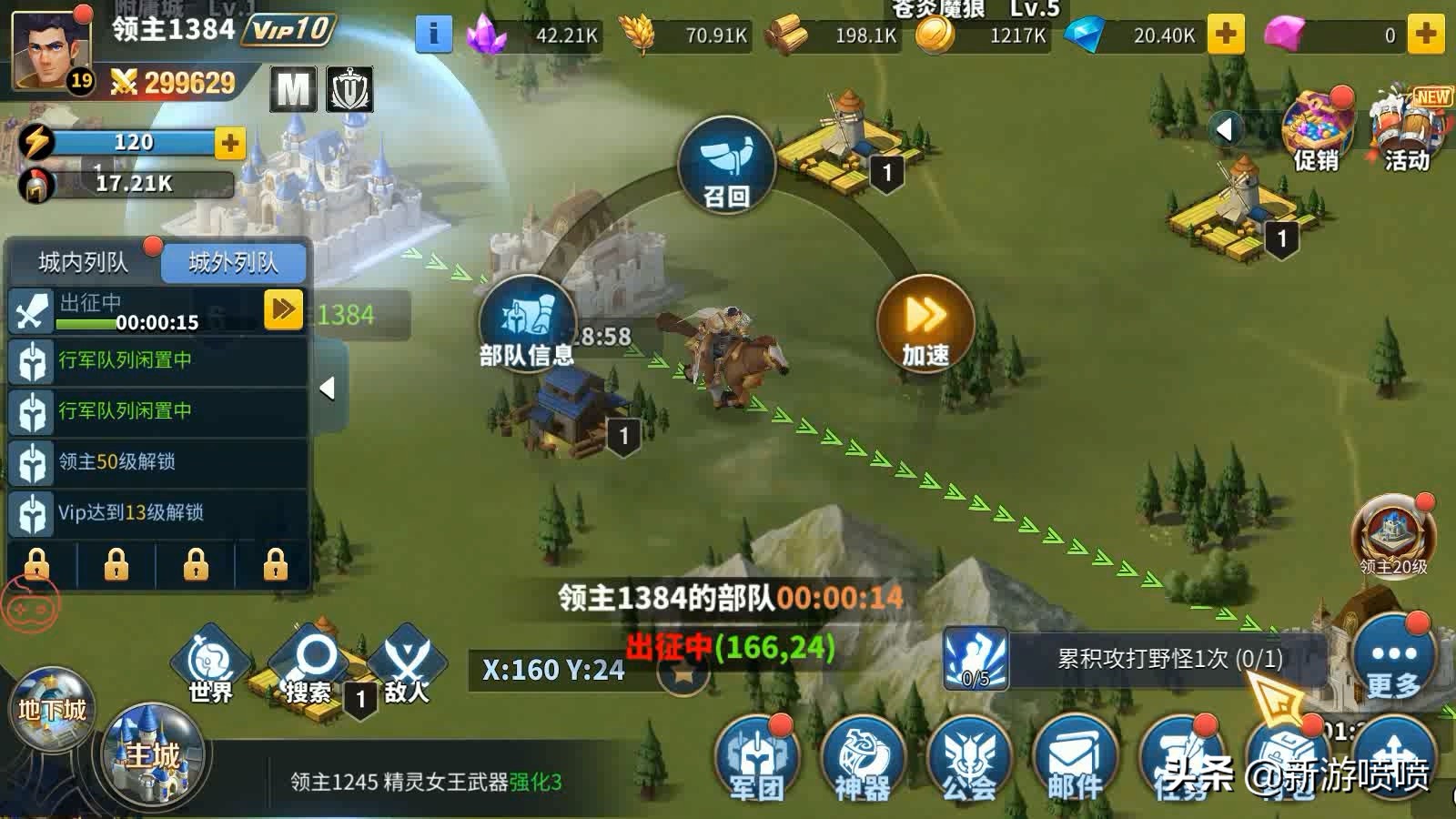Collapse the march queue panel with side arrow
Screen dimensions: 1456x819
(328, 387)
